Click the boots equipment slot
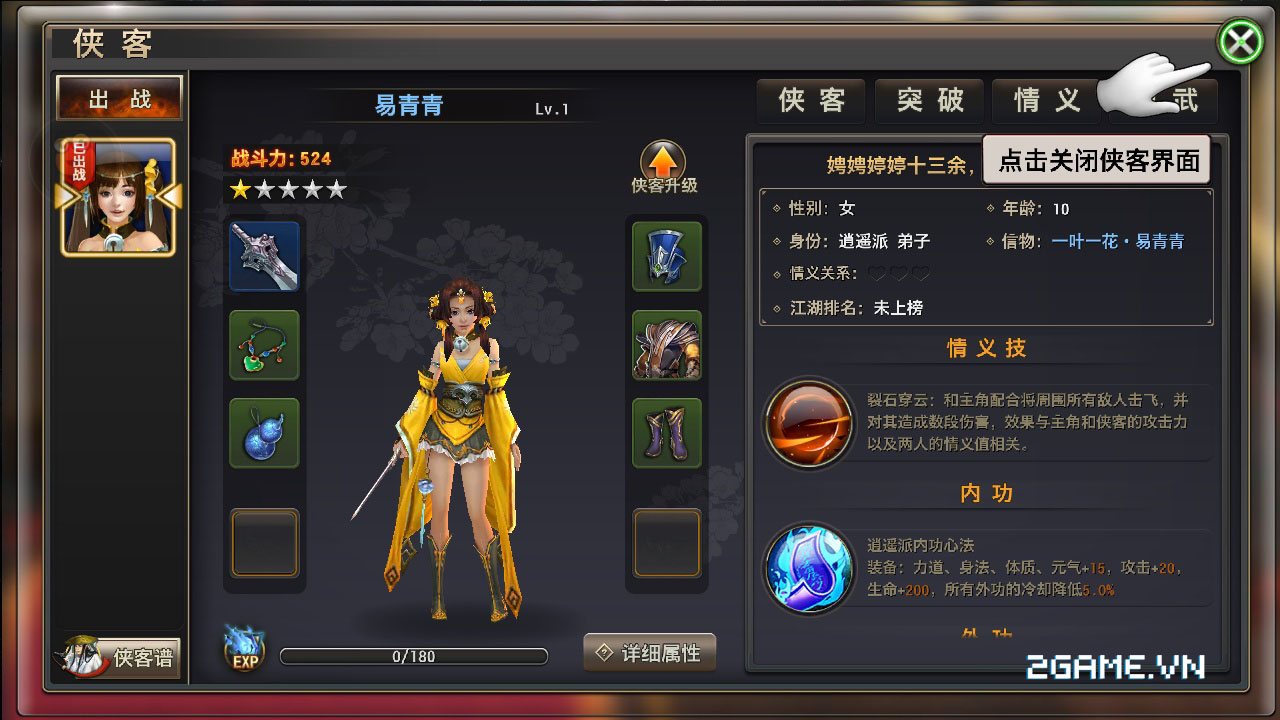The height and width of the screenshot is (720, 1280). tap(666, 433)
